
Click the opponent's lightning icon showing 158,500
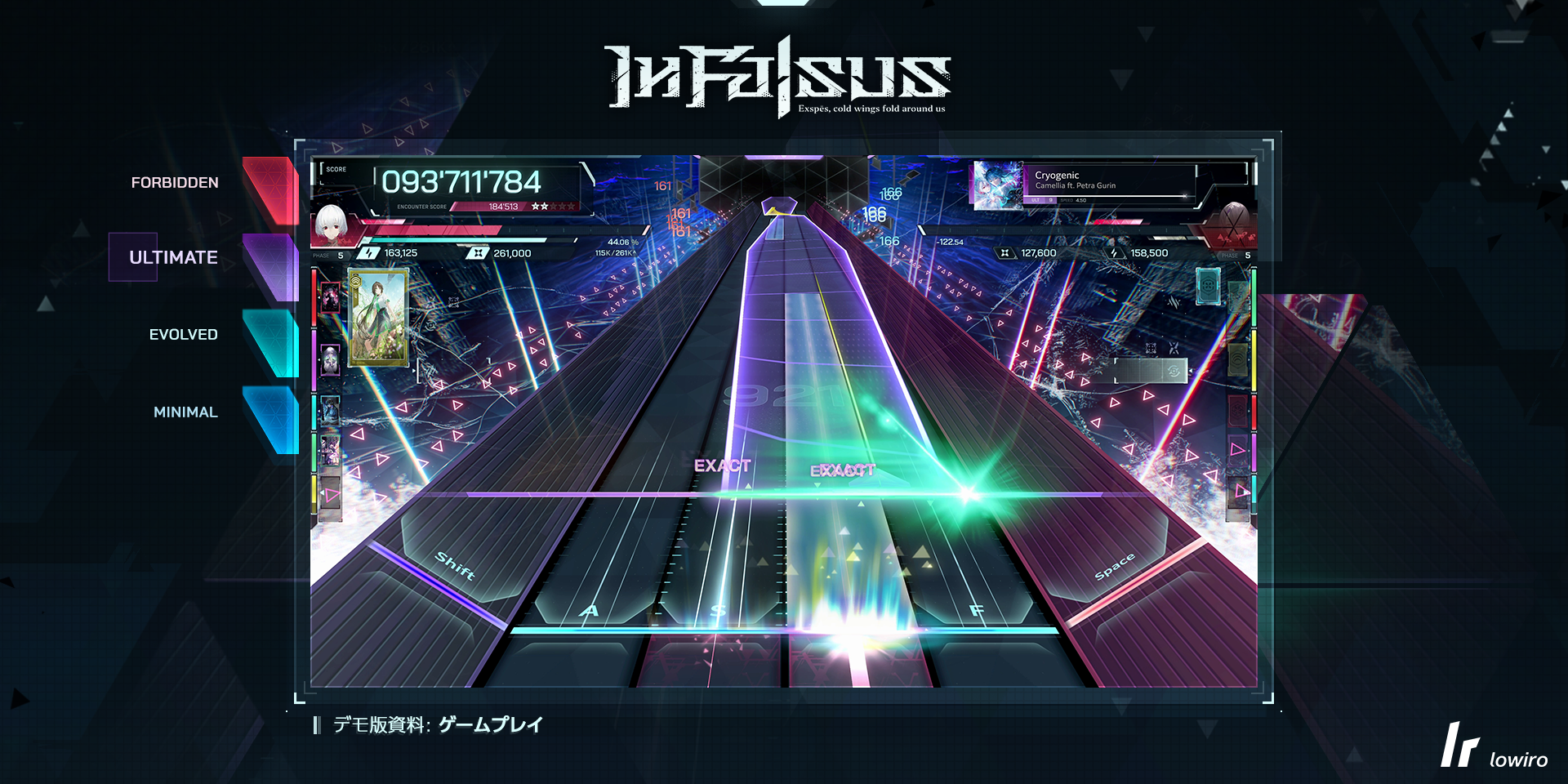pos(1115,252)
